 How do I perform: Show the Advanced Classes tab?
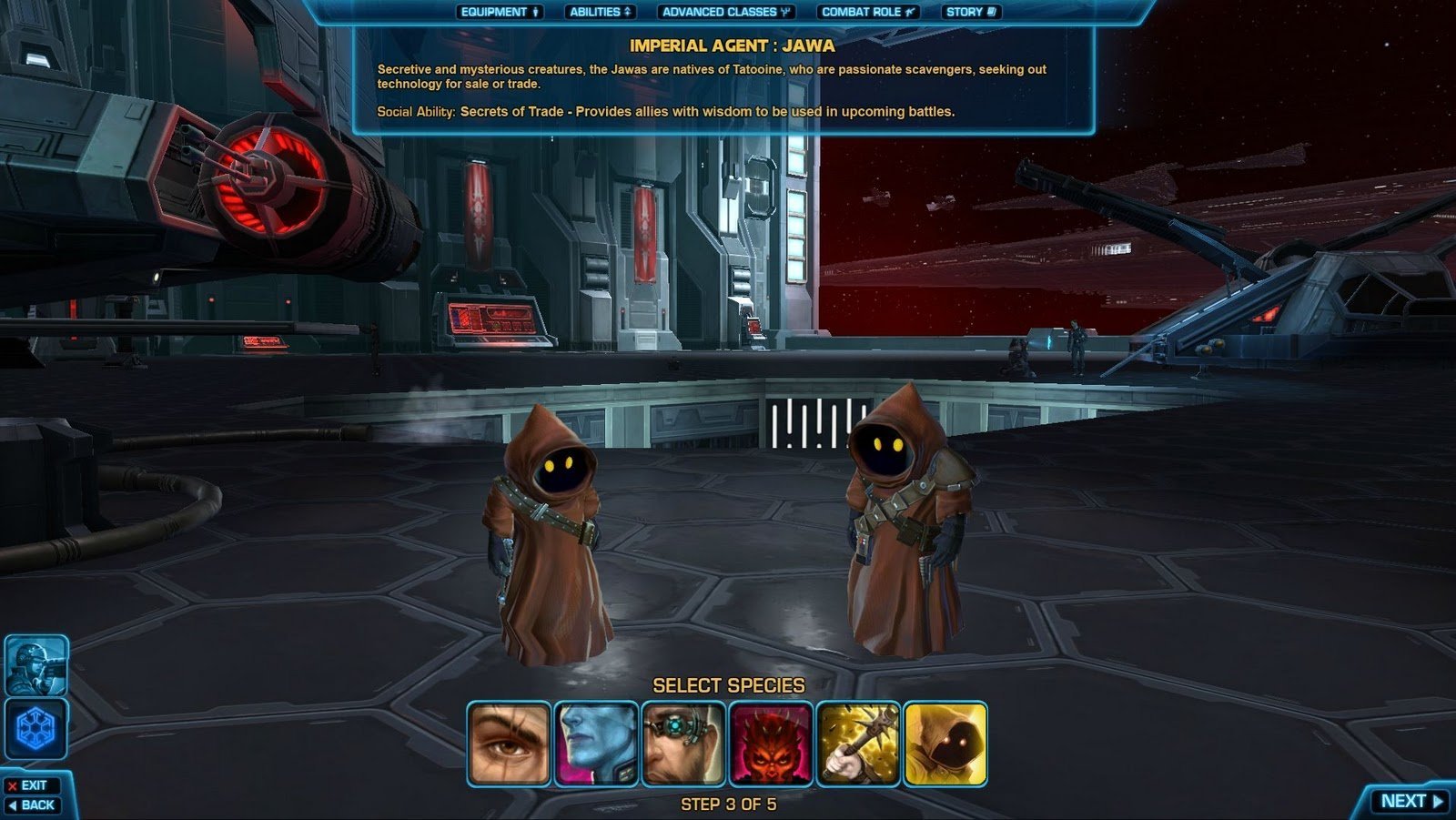pyautogui.click(x=725, y=12)
